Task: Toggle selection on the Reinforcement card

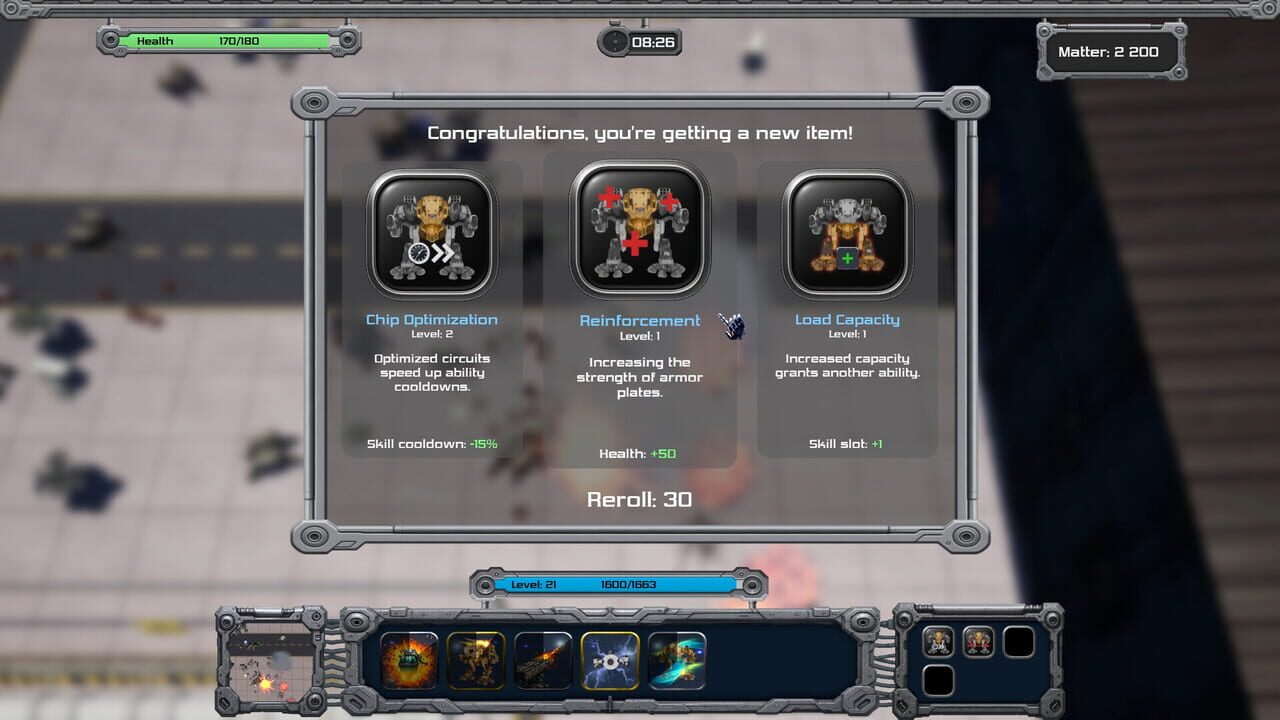Action: coord(639,310)
